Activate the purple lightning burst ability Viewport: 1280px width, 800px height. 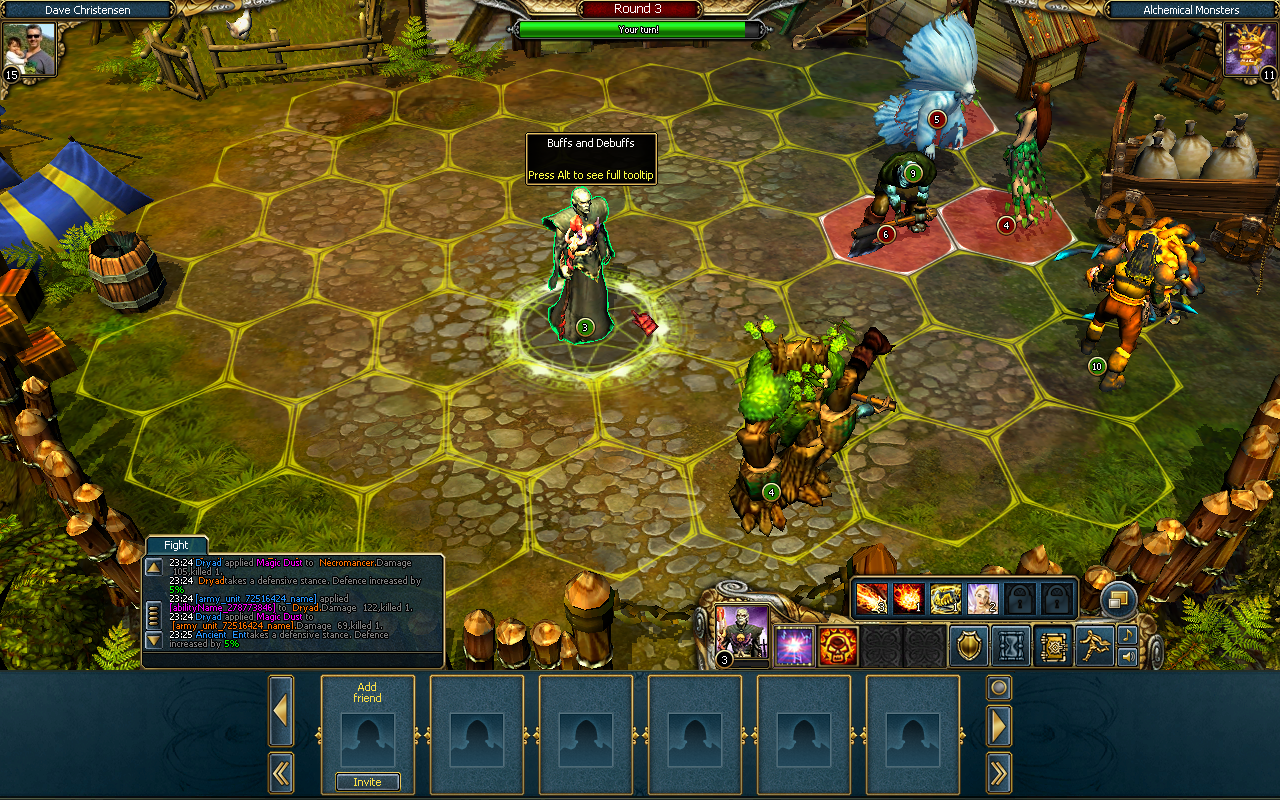tap(795, 646)
